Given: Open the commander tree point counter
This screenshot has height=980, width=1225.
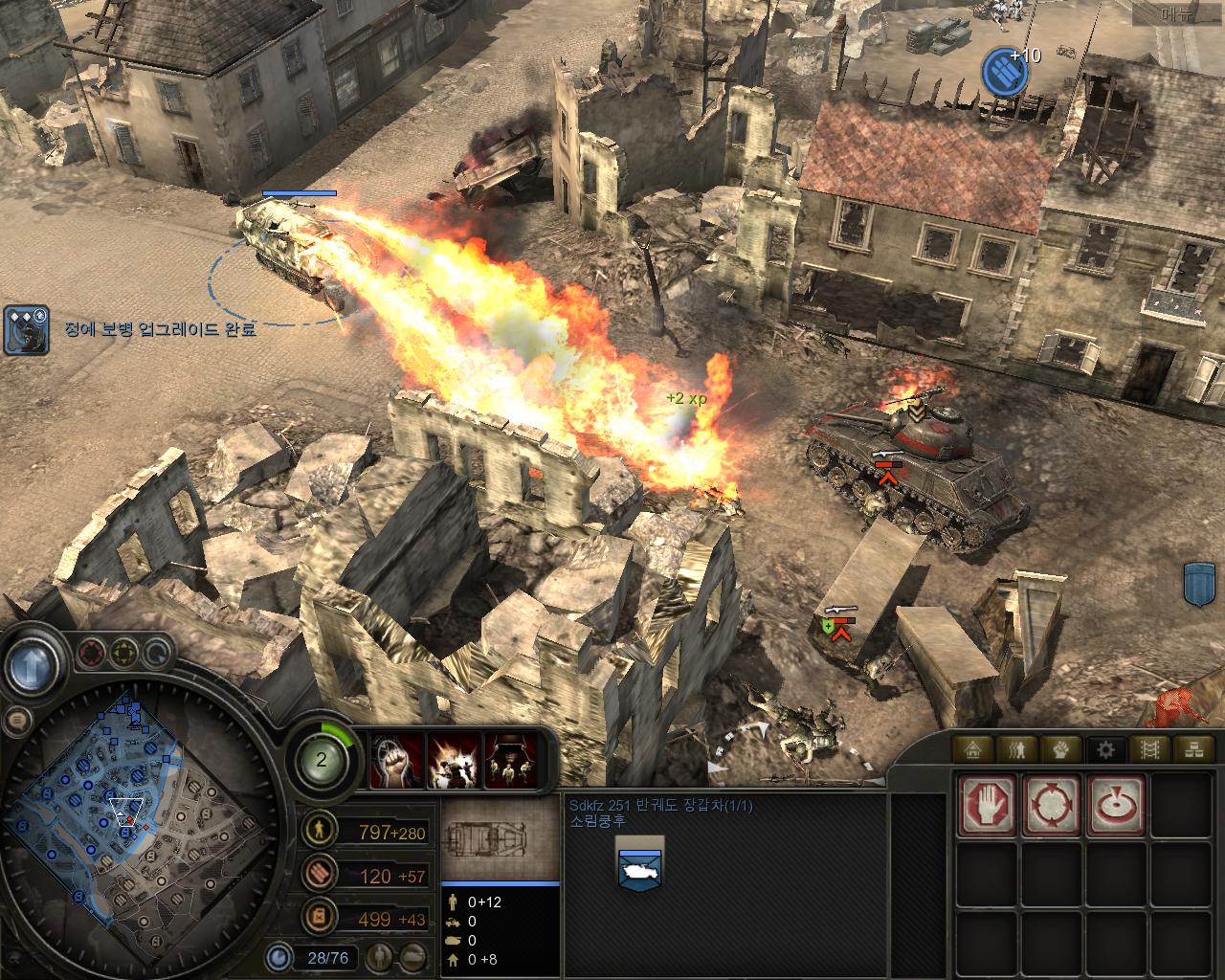Looking at the screenshot, I should [323, 761].
